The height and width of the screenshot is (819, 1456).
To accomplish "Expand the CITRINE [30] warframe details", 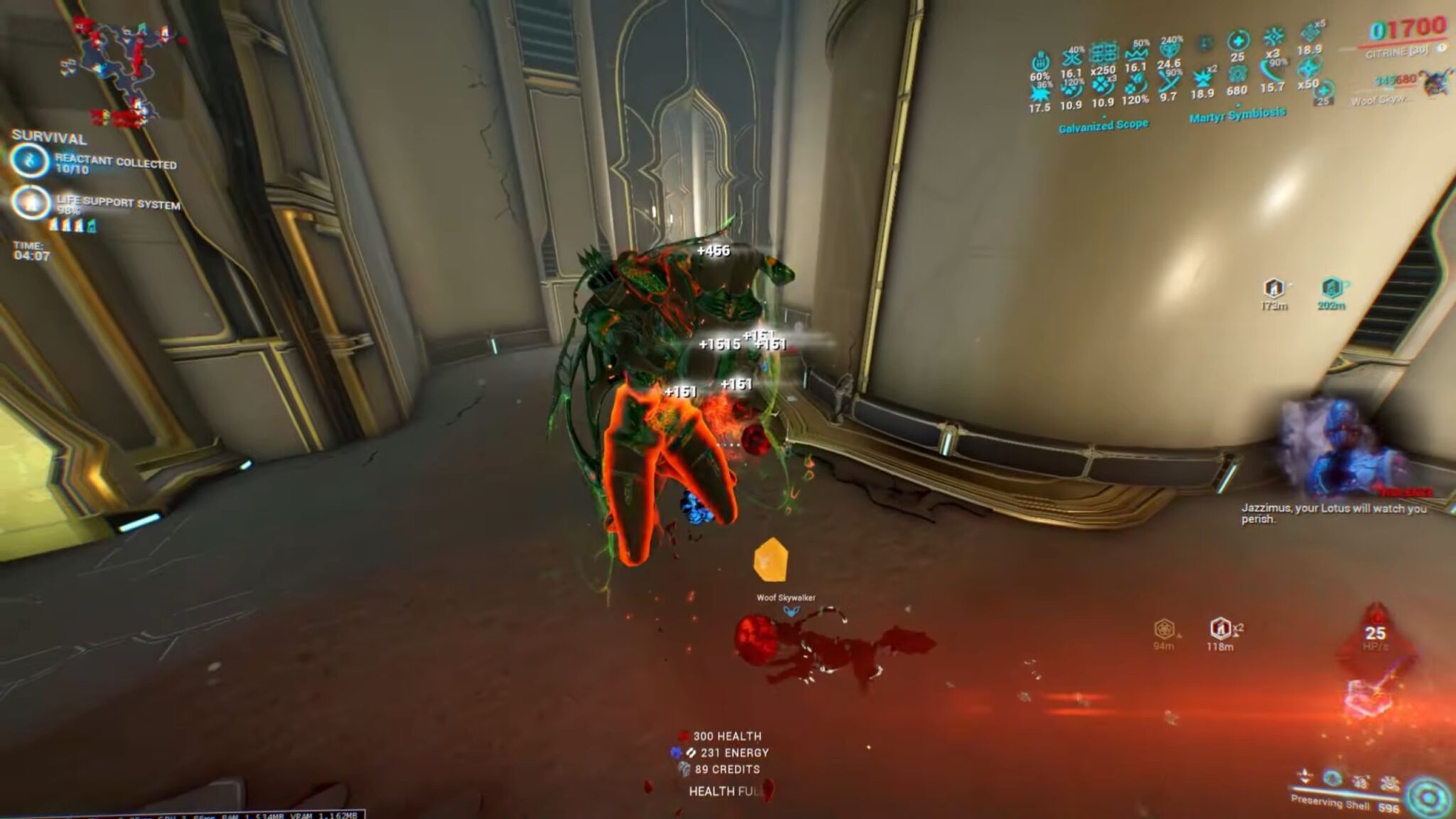I will point(1398,54).
